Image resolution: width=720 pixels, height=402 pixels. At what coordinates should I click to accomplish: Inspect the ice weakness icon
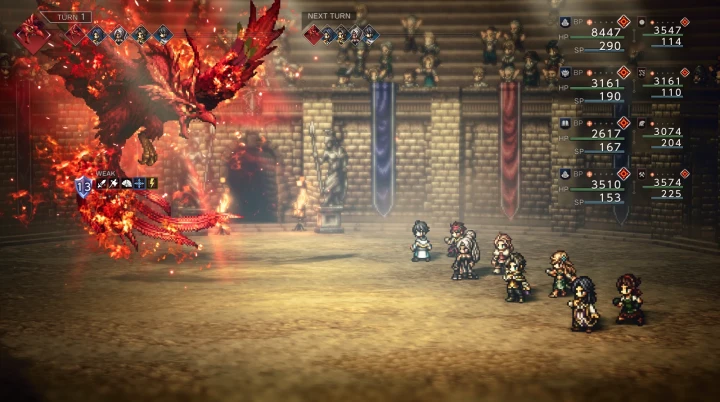[140, 184]
